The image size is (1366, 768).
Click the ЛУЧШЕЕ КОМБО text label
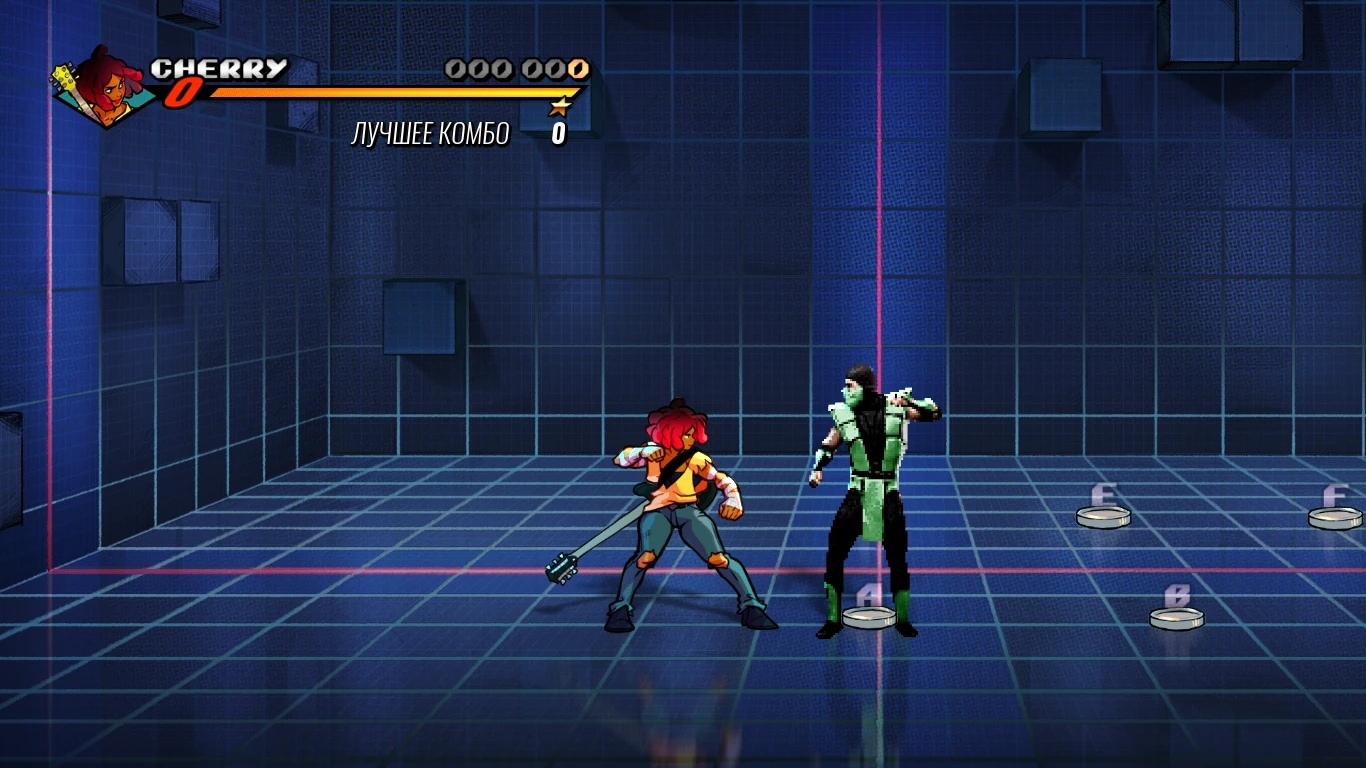tap(430, 132)
